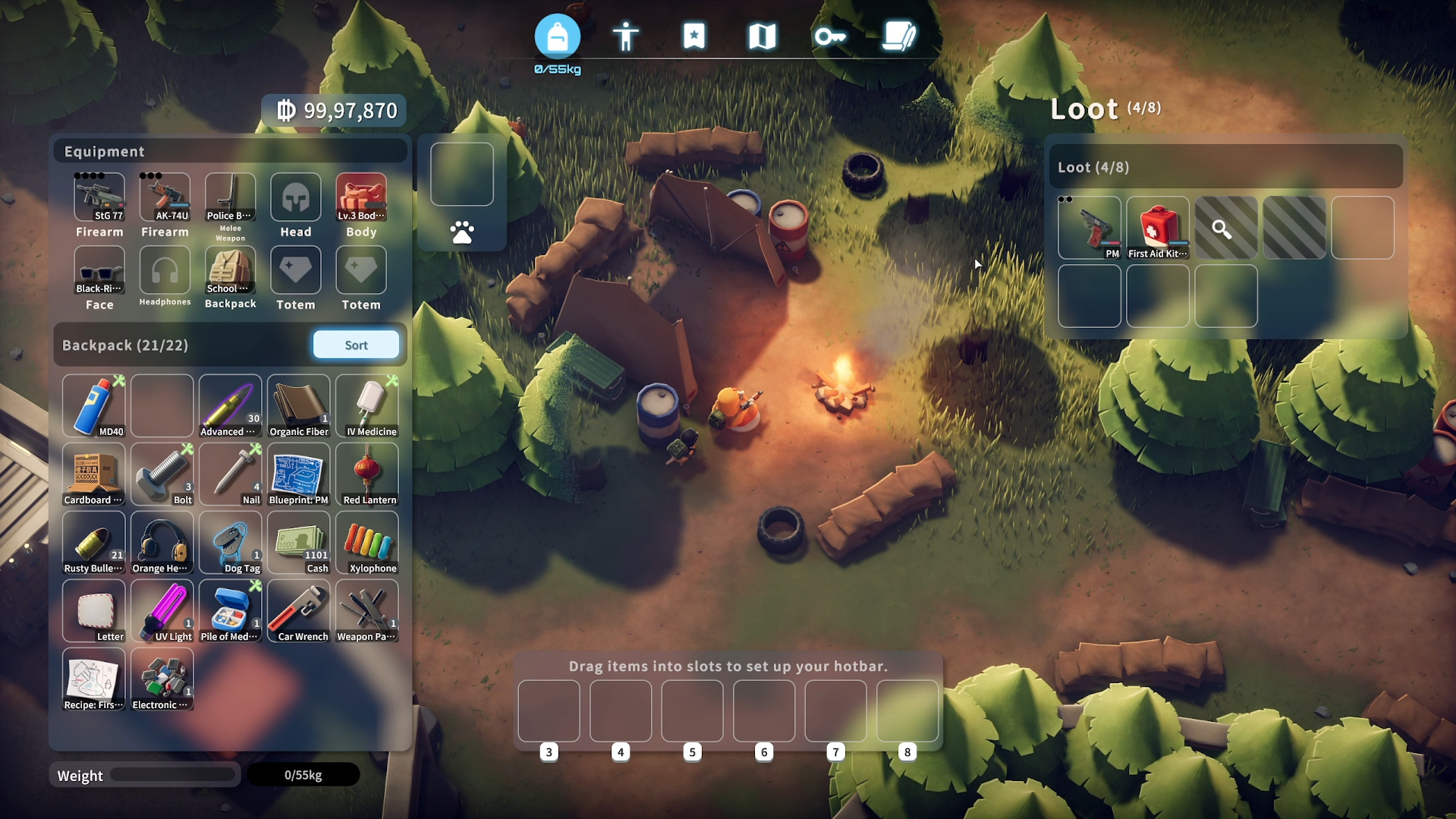Select the UV Light item
1456x819 pixels.
pyautogui.click(x=162, y=610)
